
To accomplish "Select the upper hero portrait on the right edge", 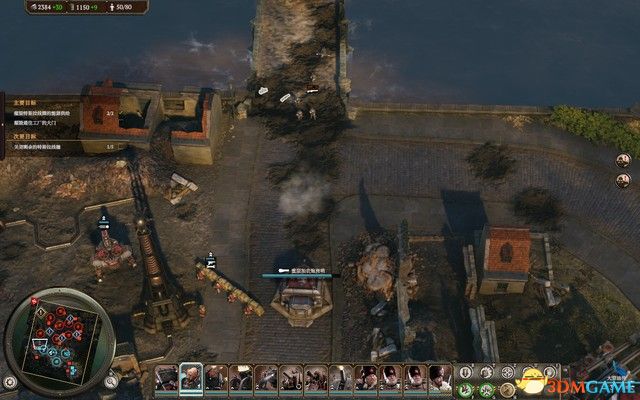I will tap(622, 159).
